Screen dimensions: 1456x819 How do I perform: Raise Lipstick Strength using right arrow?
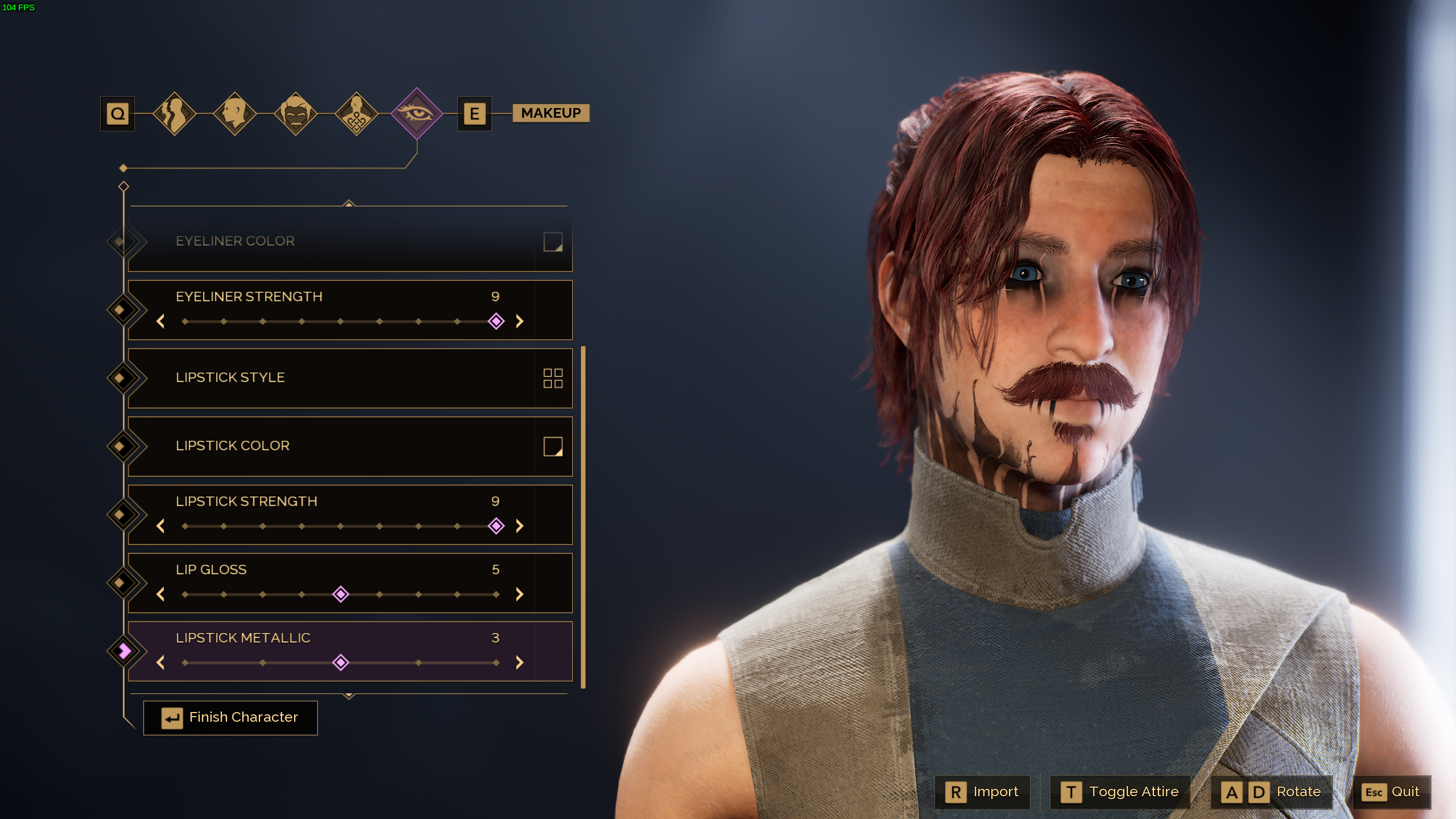tap(519, 526)
